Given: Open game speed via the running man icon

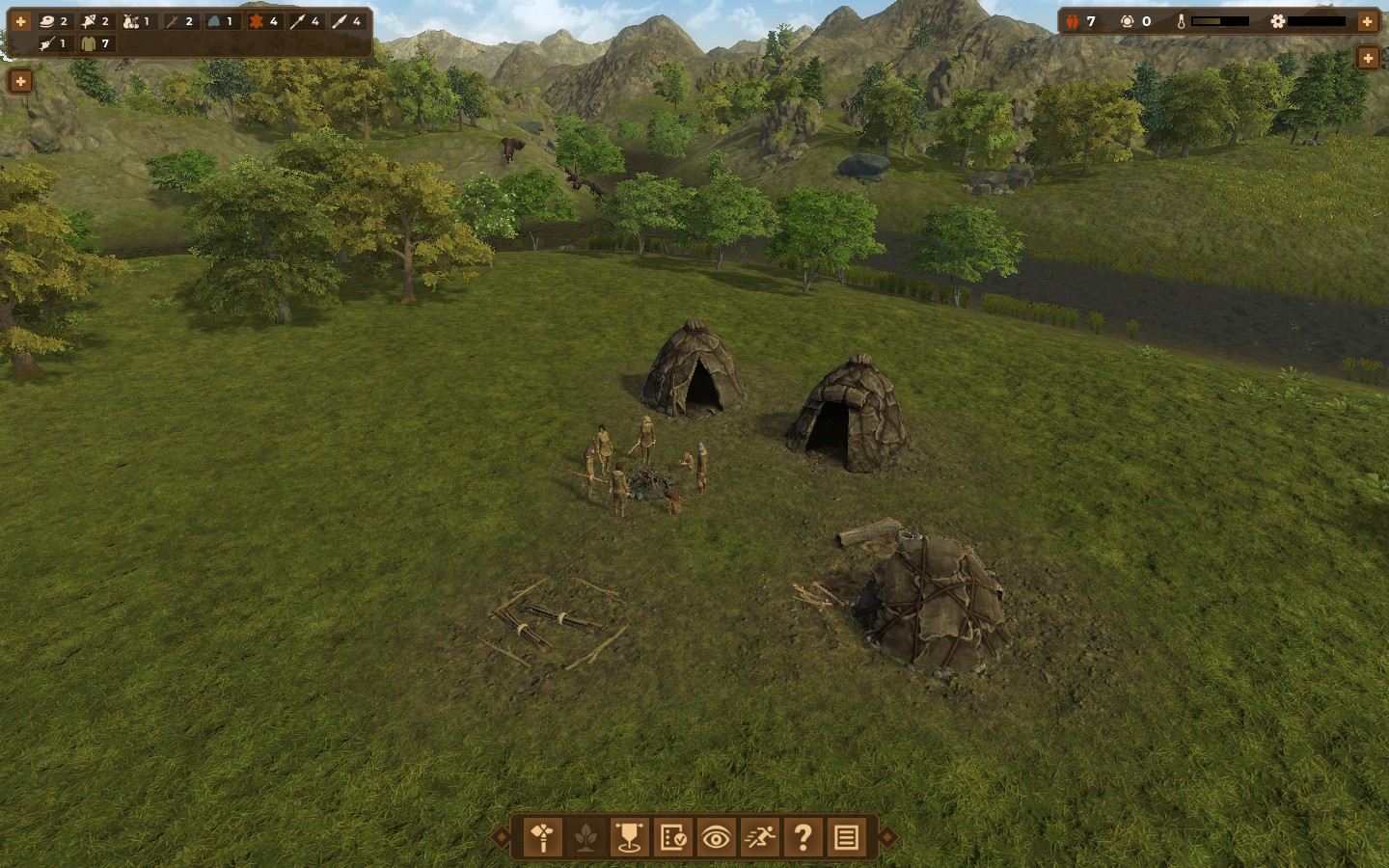Looking at the screenshot, I should pos(759,837).
